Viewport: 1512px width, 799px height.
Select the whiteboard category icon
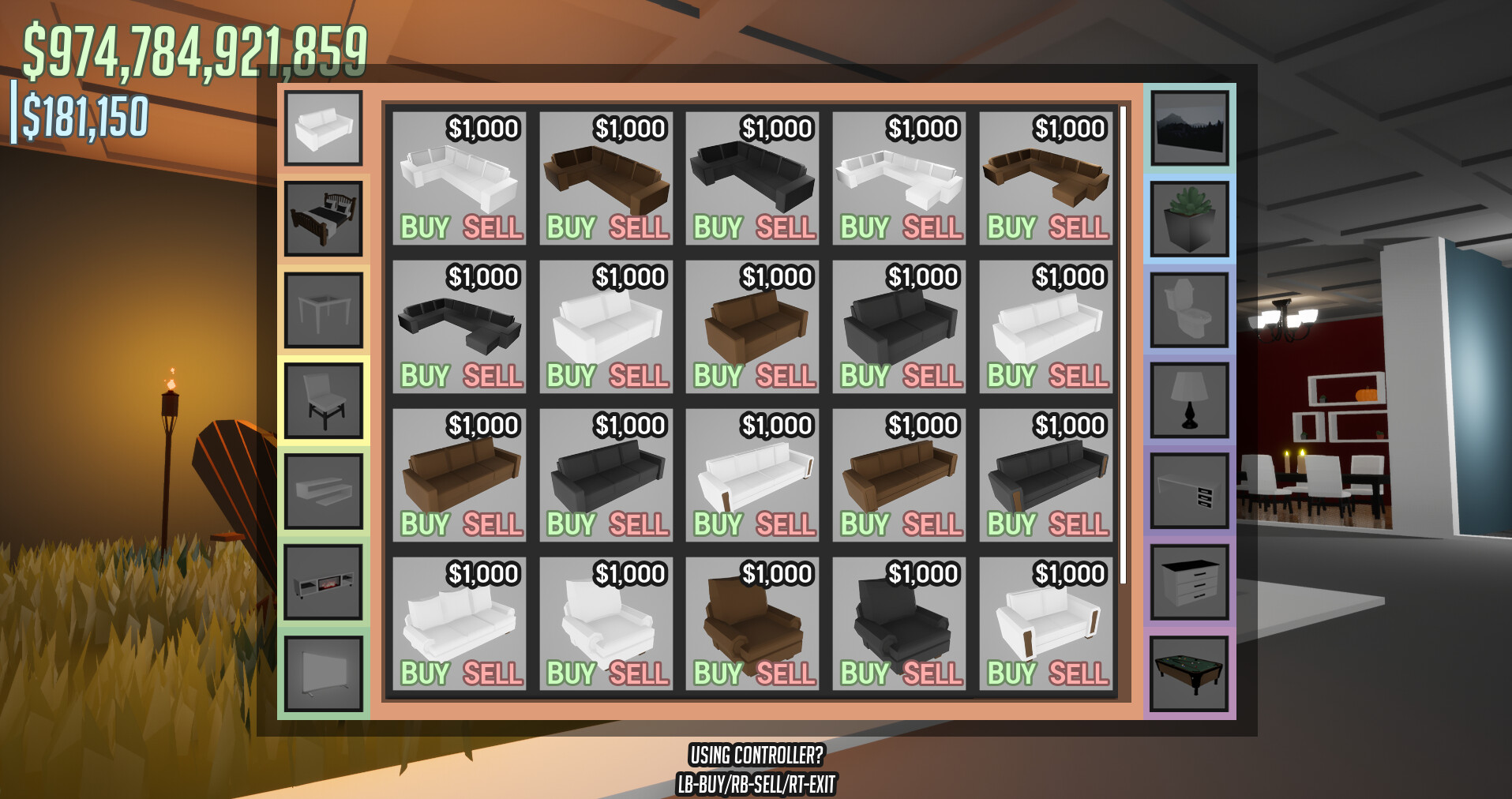coord(323,671)
